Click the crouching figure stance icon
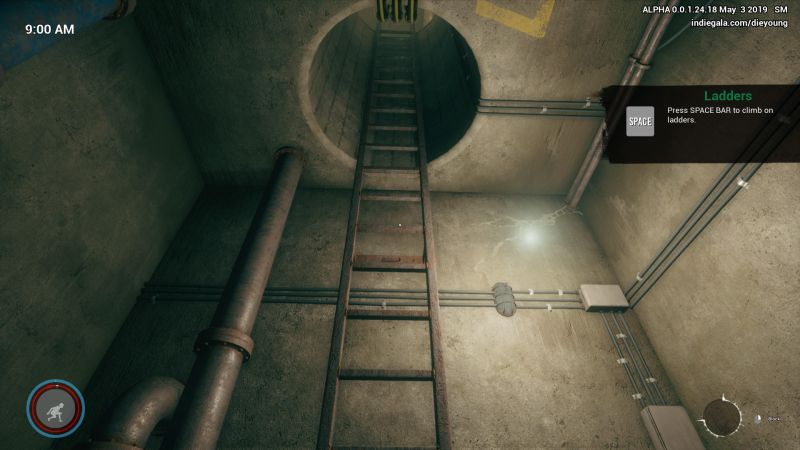 pyautogui.click(x=56, y=408)
